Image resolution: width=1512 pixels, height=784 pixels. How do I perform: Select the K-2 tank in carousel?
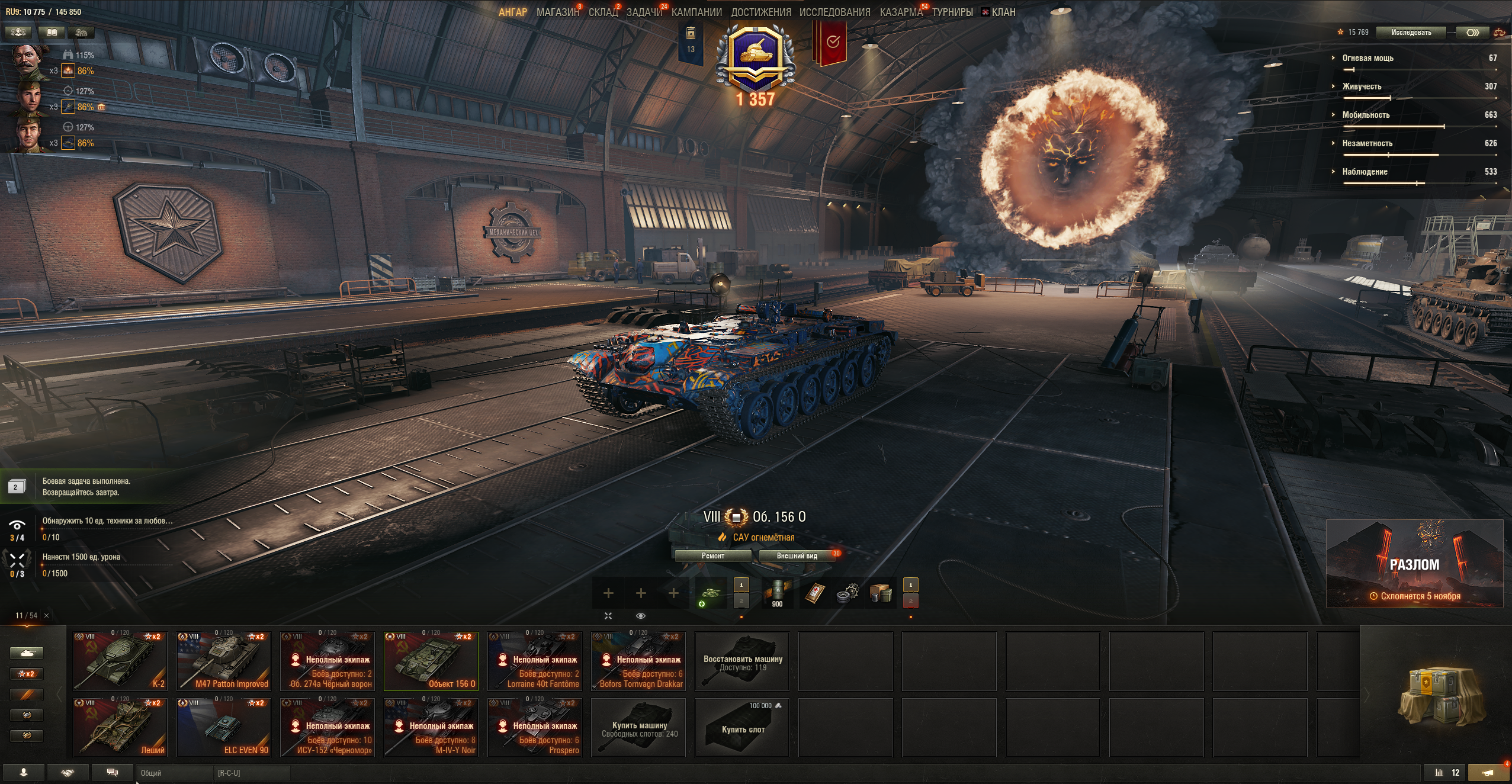[x=120, y=661]
